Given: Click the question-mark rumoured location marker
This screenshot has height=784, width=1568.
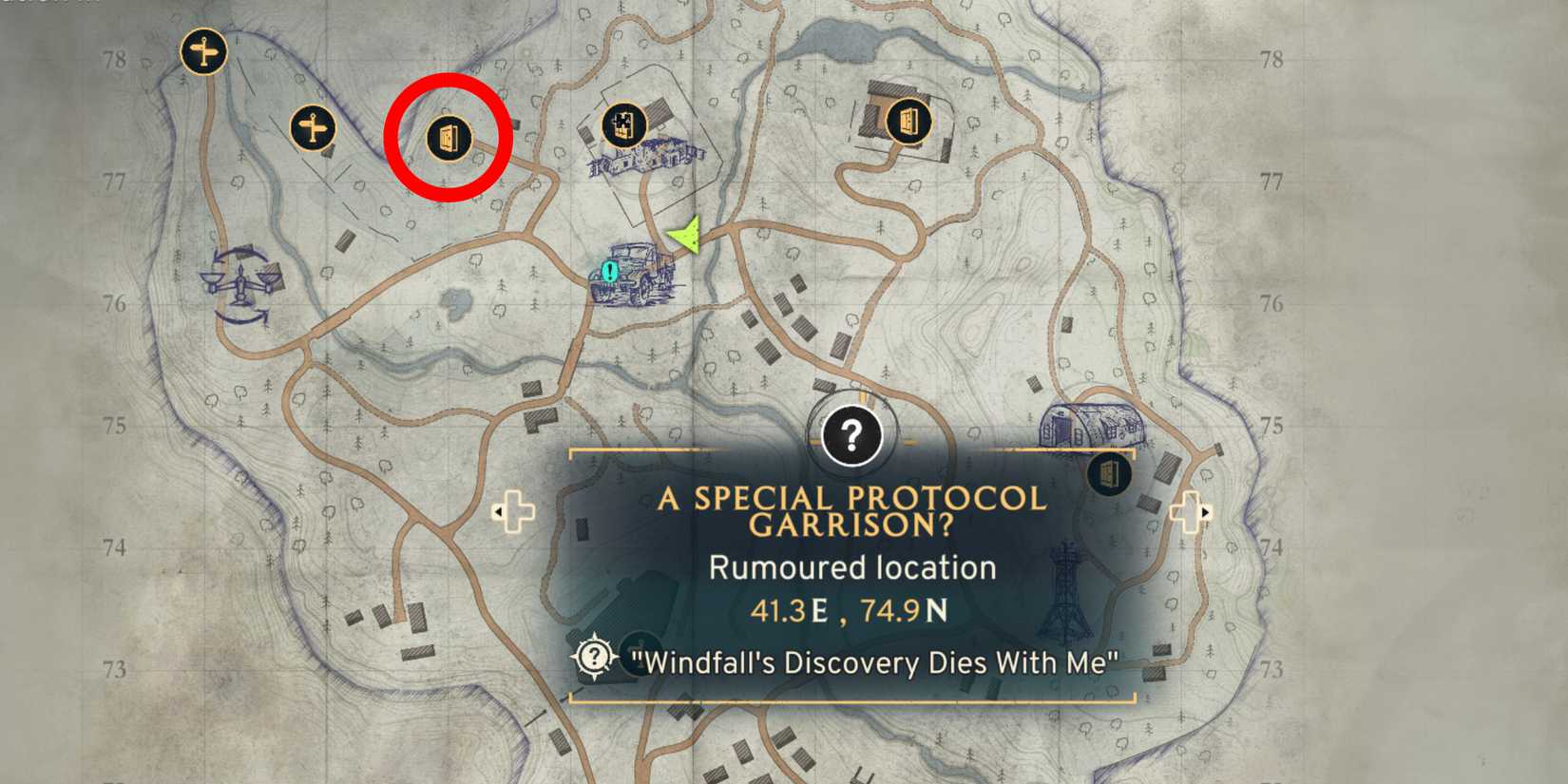Looking at the screenshot, I should click(851, 433).
